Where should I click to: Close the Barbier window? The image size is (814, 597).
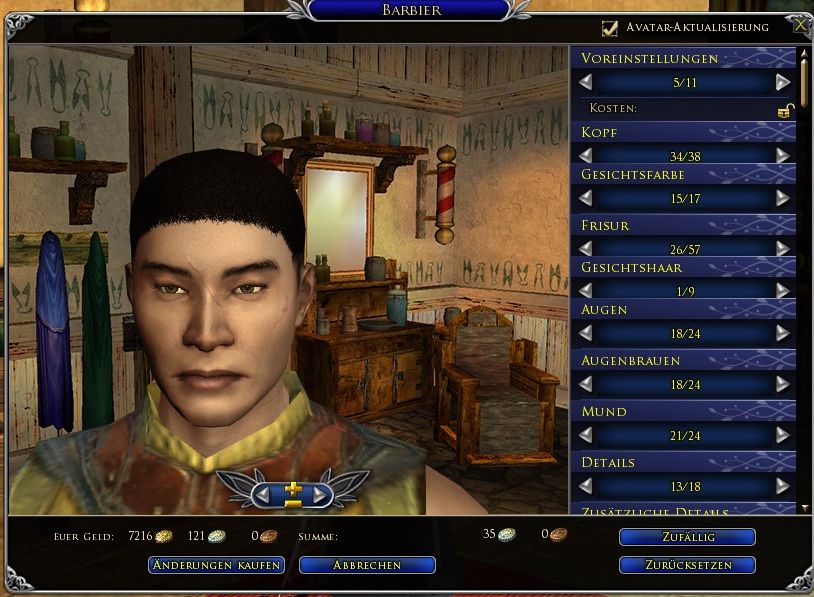coord(800,27)
